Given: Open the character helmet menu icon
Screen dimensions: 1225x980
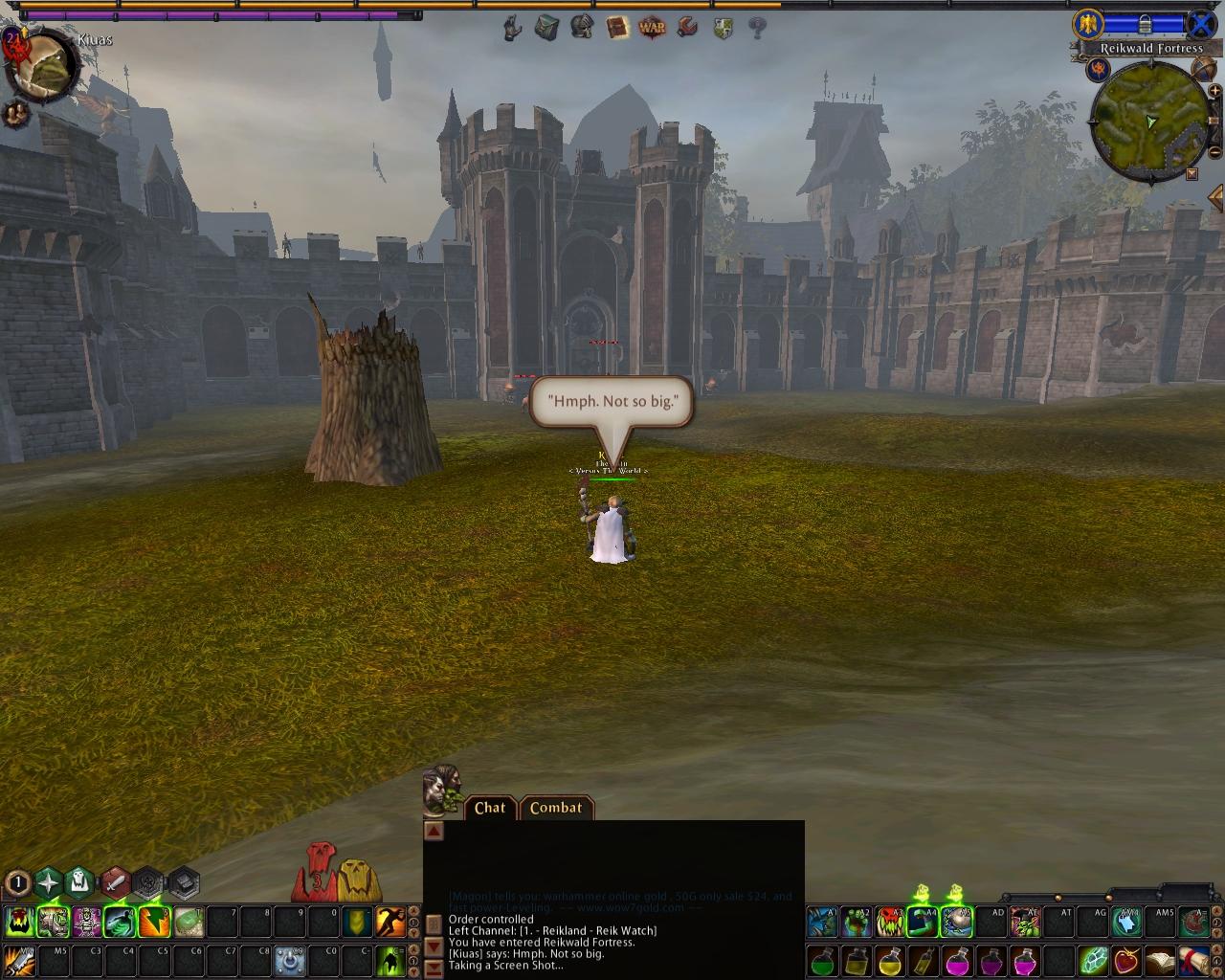Looking at the screenshot, I should 582,28.
